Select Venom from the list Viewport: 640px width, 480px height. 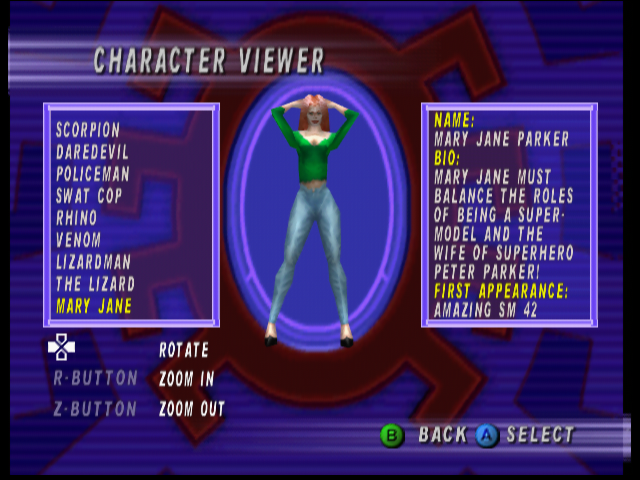78,240
